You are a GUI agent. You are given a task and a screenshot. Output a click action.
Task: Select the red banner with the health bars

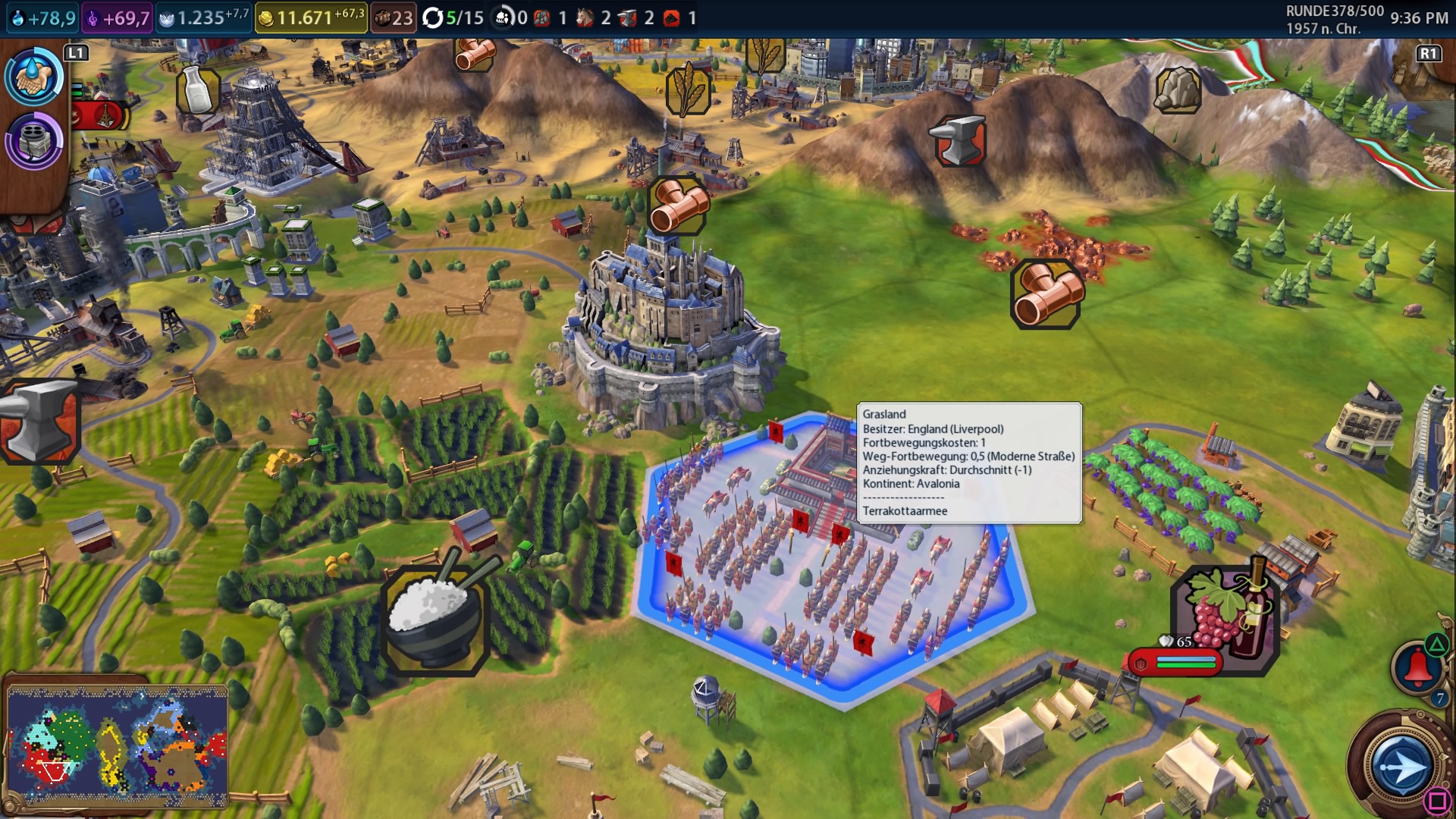click(1175, 663)
